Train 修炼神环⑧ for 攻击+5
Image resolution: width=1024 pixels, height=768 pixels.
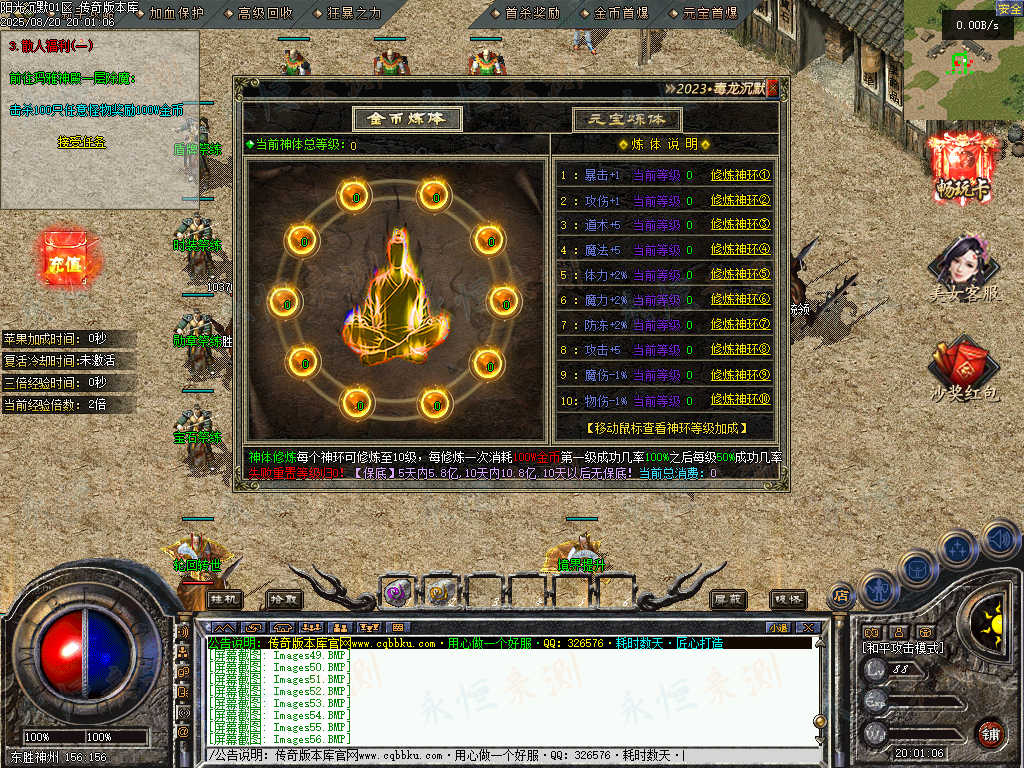(x=740, y=350)
